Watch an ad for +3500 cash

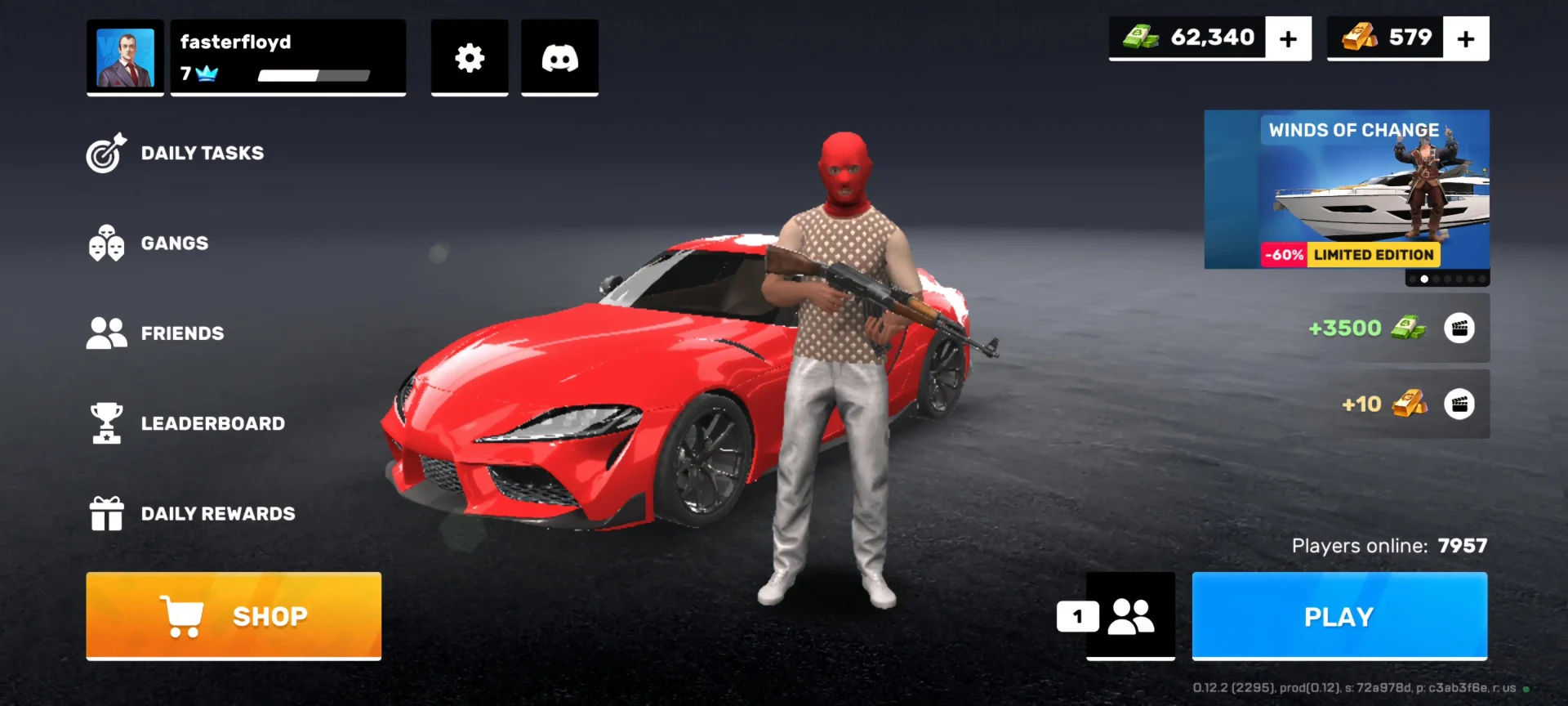click(1459, 328)
